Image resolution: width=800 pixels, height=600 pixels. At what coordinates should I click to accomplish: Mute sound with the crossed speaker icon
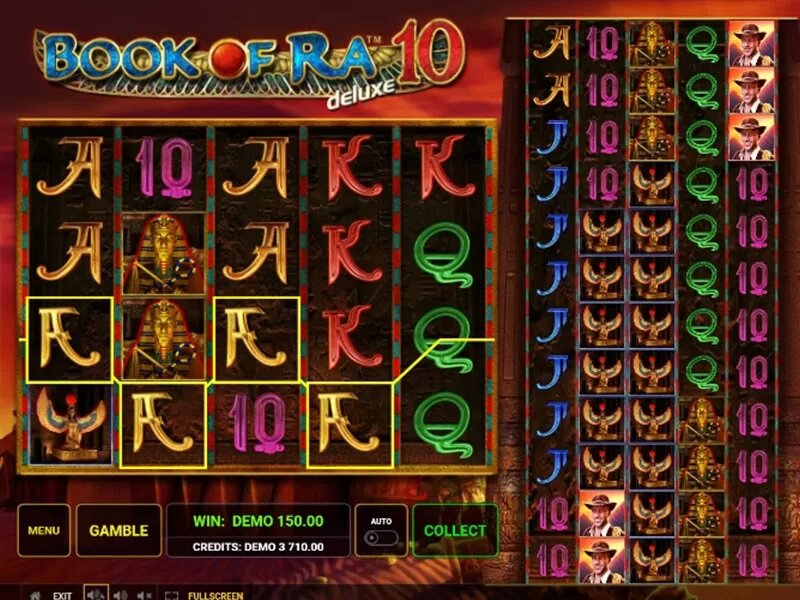coord(146,595)
